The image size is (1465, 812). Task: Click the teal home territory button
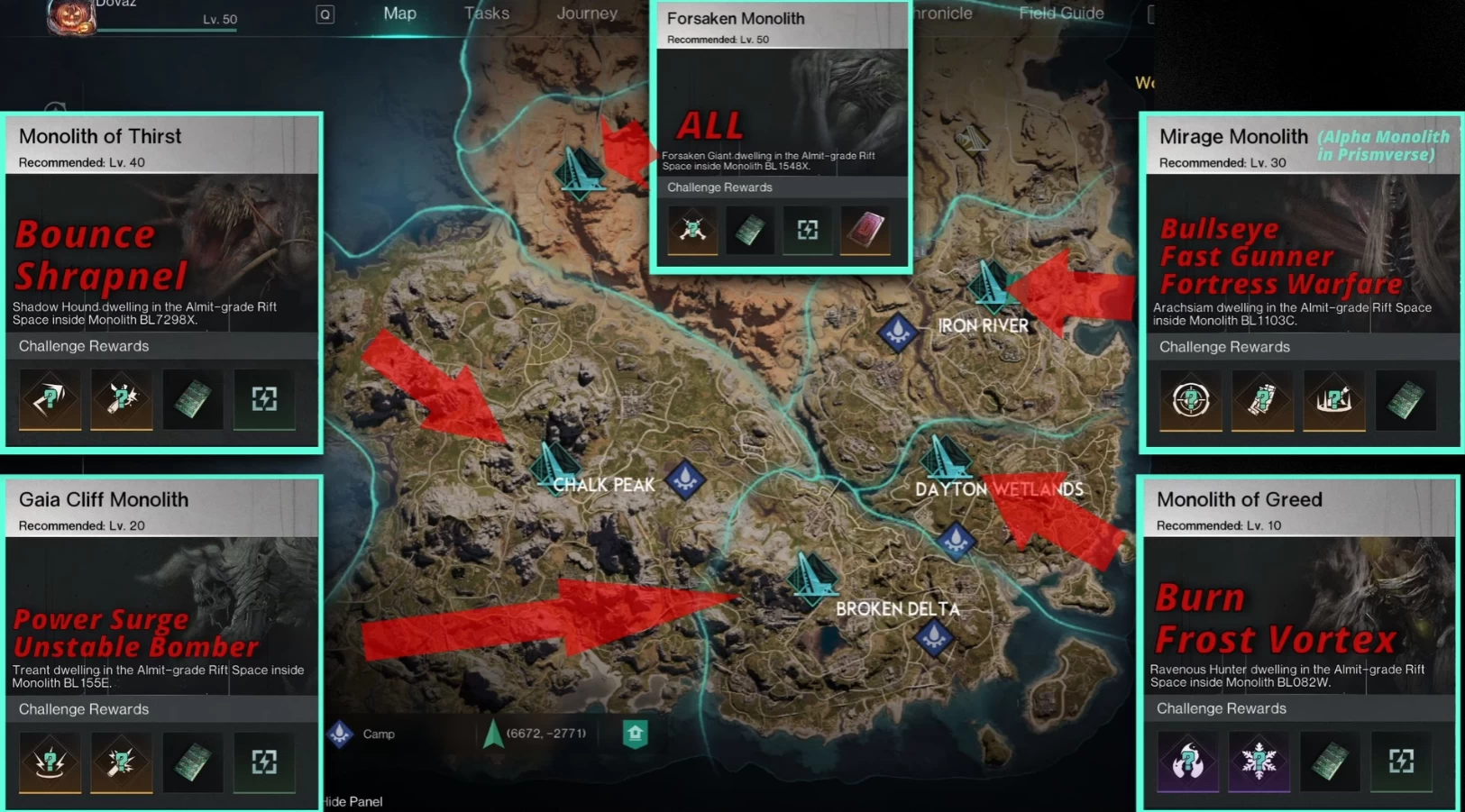click(x=635, y=734)
